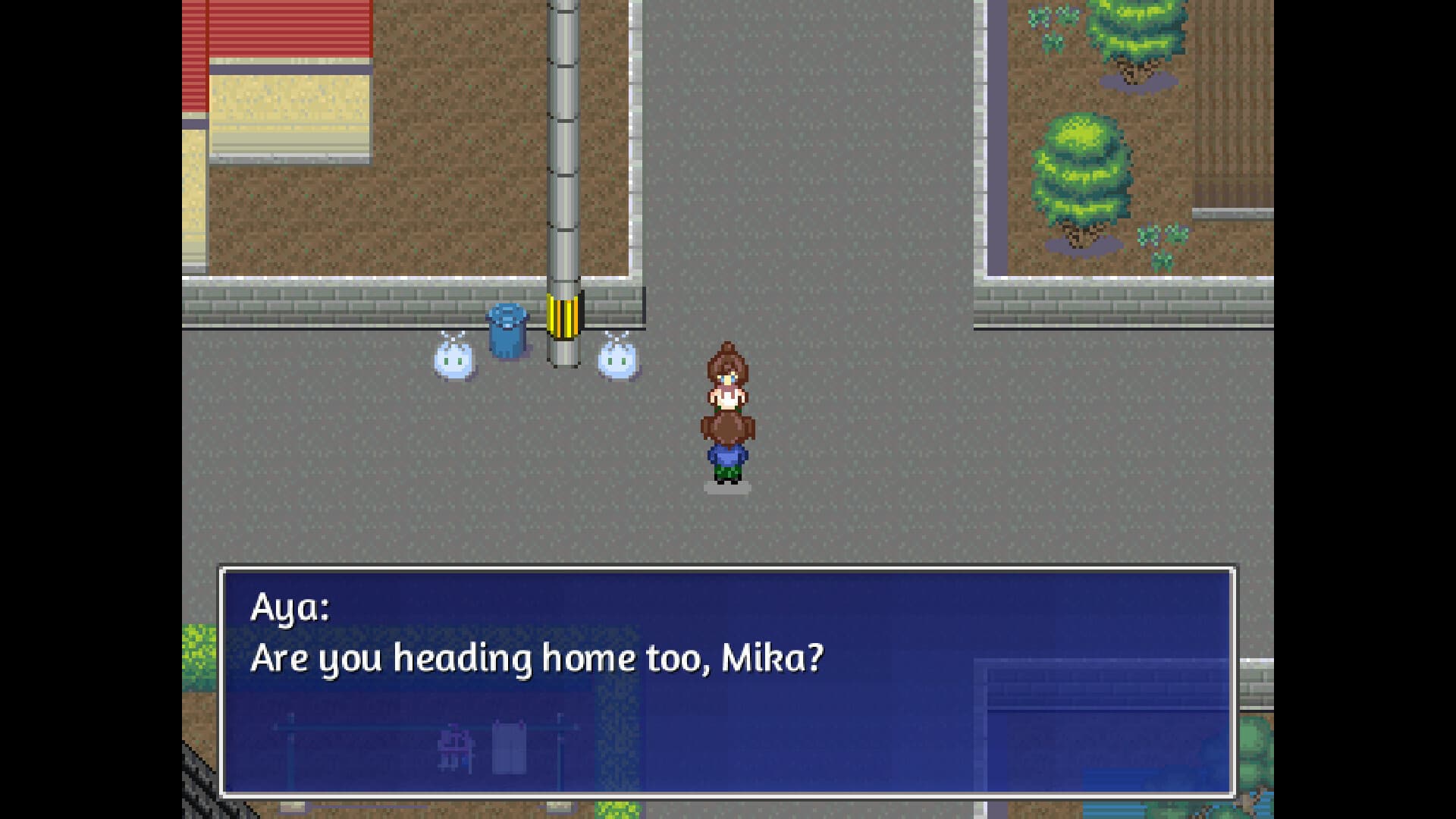Click the yellow-striped utility pole marker
The width and height of the screenshot is (1456, 819).
coord(564,317)
